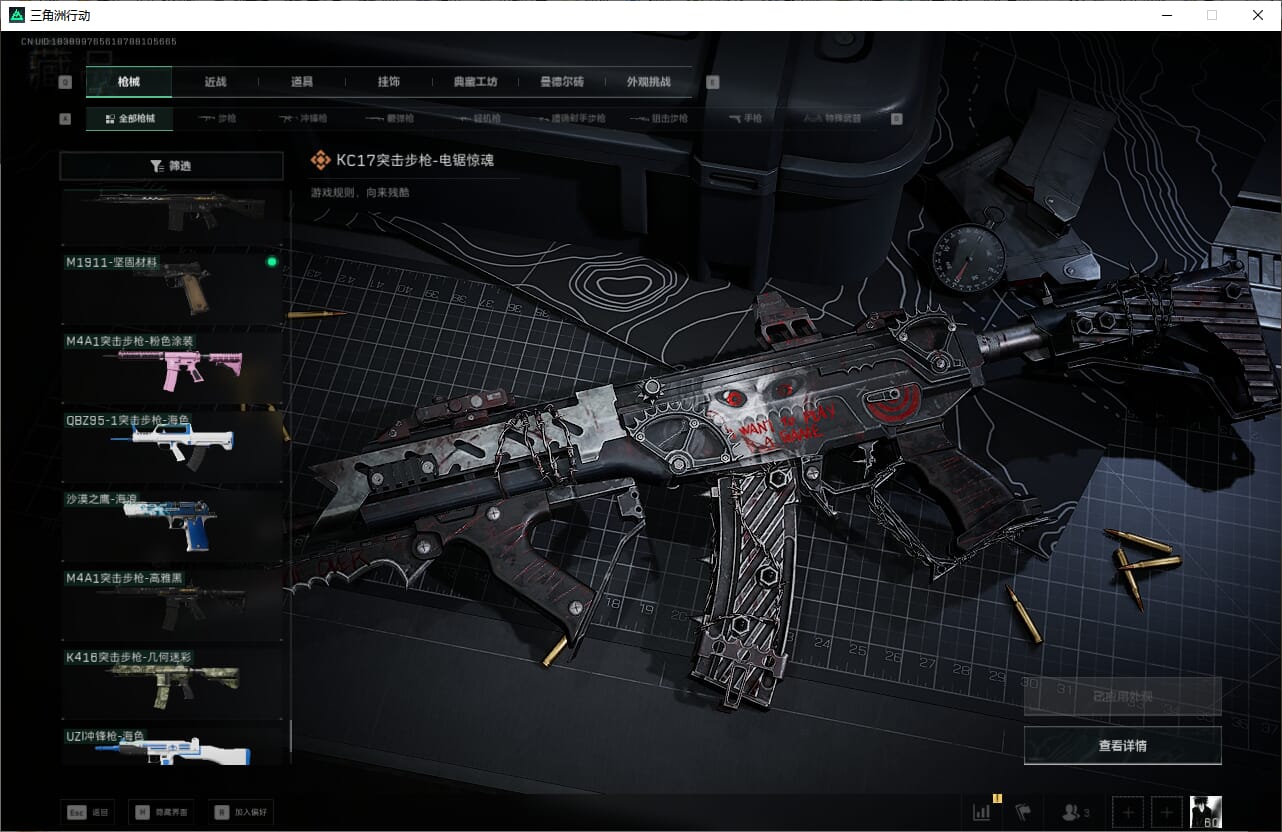
Task: Click the 查看详情 view details button
Action: coord(1122,745)
